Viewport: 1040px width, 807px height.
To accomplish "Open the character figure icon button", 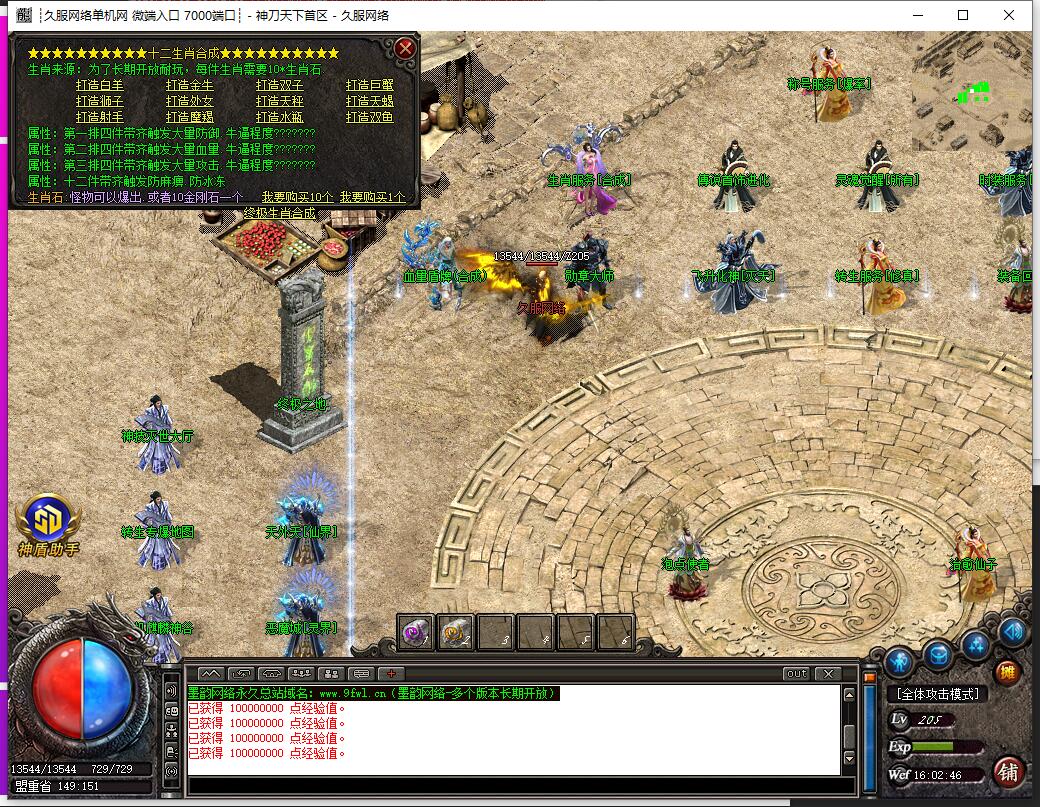I will tap(899, 660).
